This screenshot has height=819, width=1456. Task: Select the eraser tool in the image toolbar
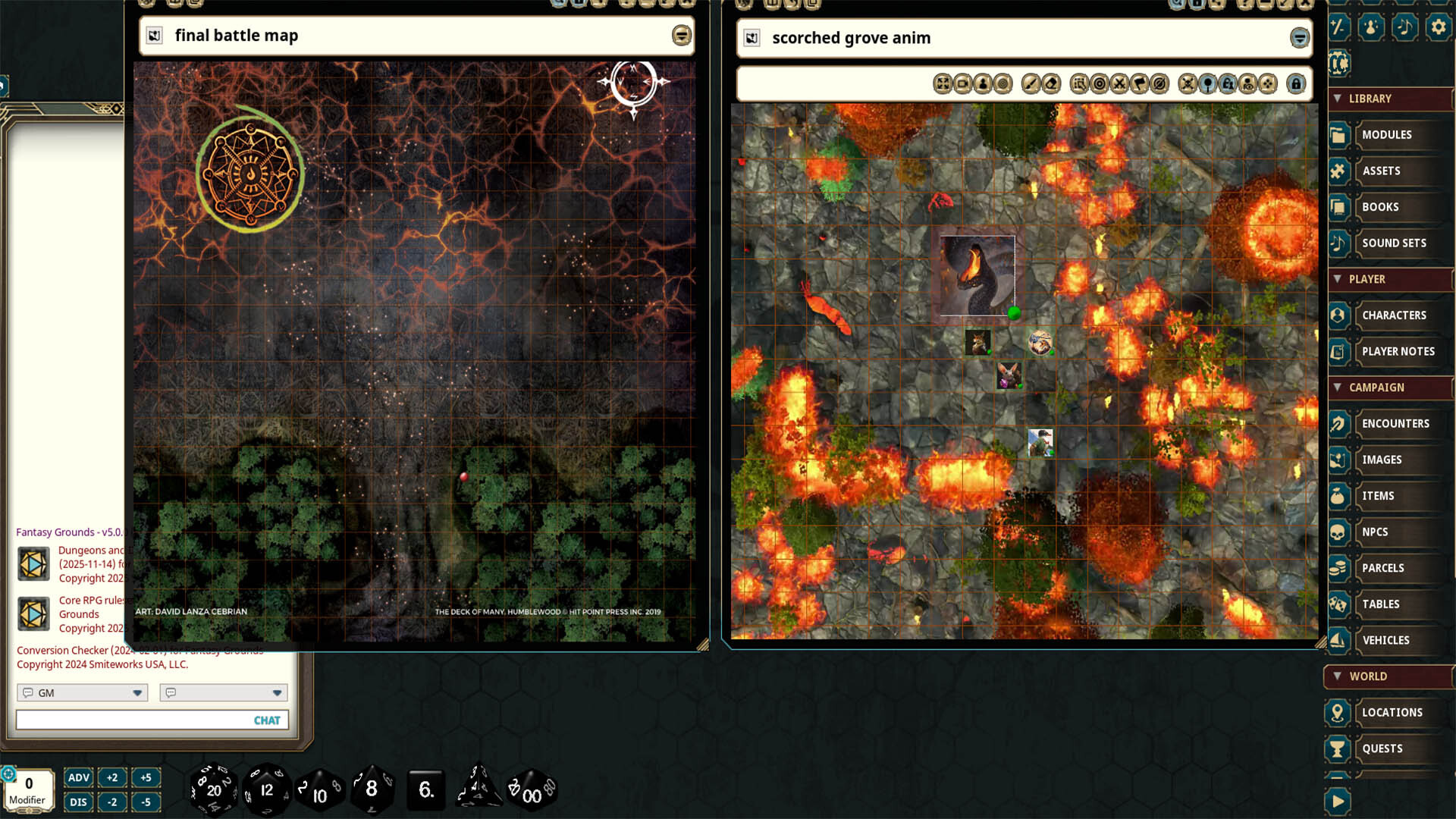pyautogui.click(x=1050, y=84)
